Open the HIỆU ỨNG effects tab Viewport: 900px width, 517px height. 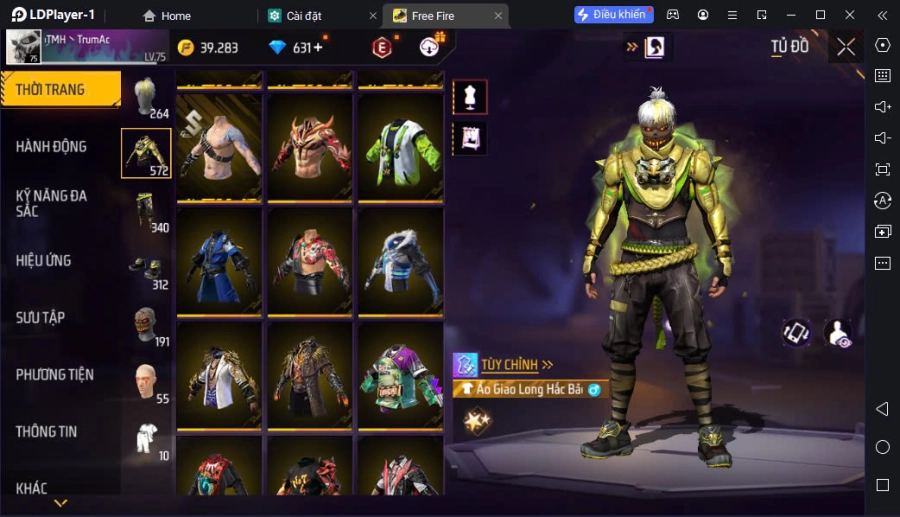[x=44, y=261]
